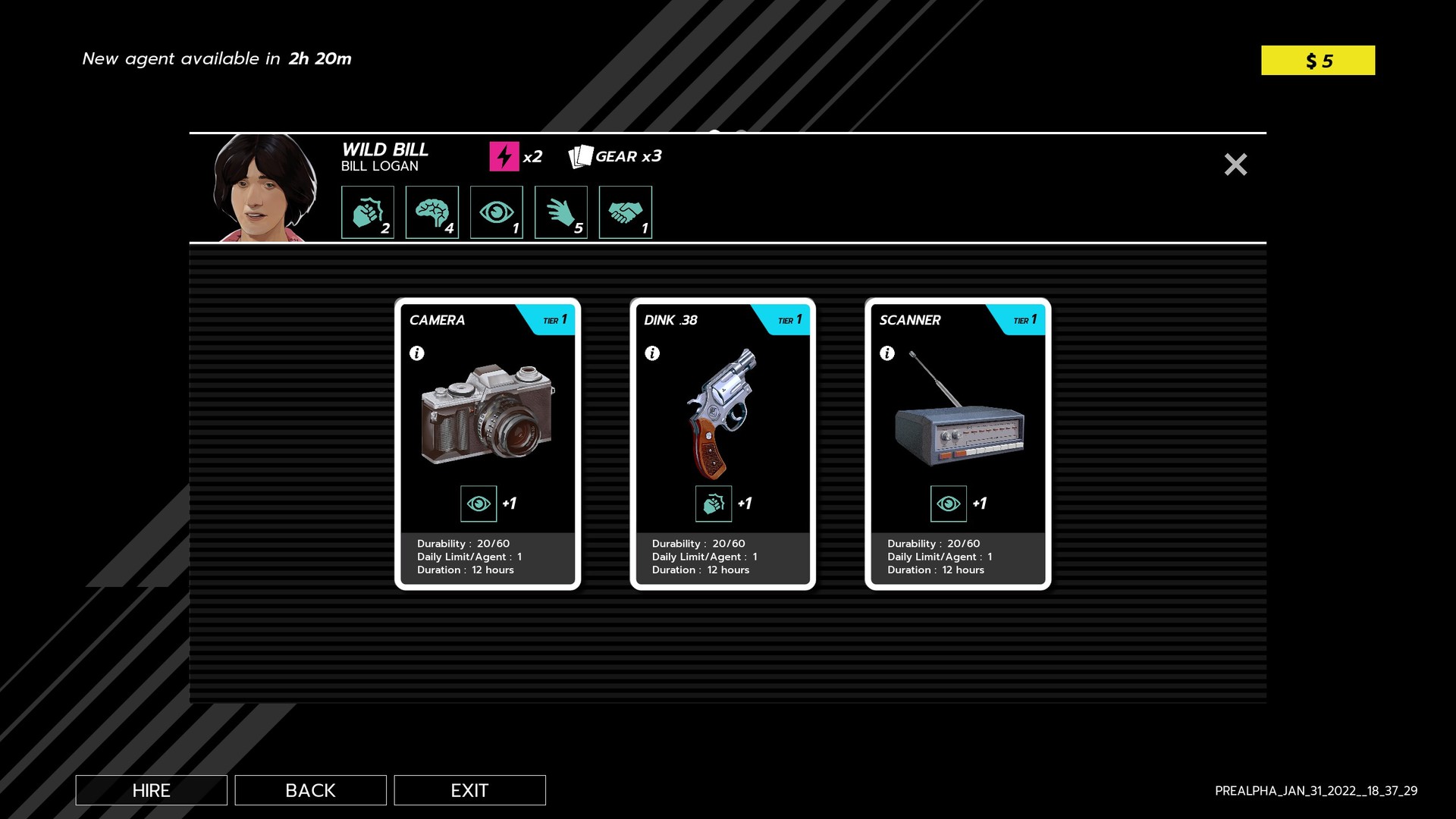Viewport: 1456px width, 819px height.
Task: Click Wild Bill's portrait
Action: click(264, 188)
